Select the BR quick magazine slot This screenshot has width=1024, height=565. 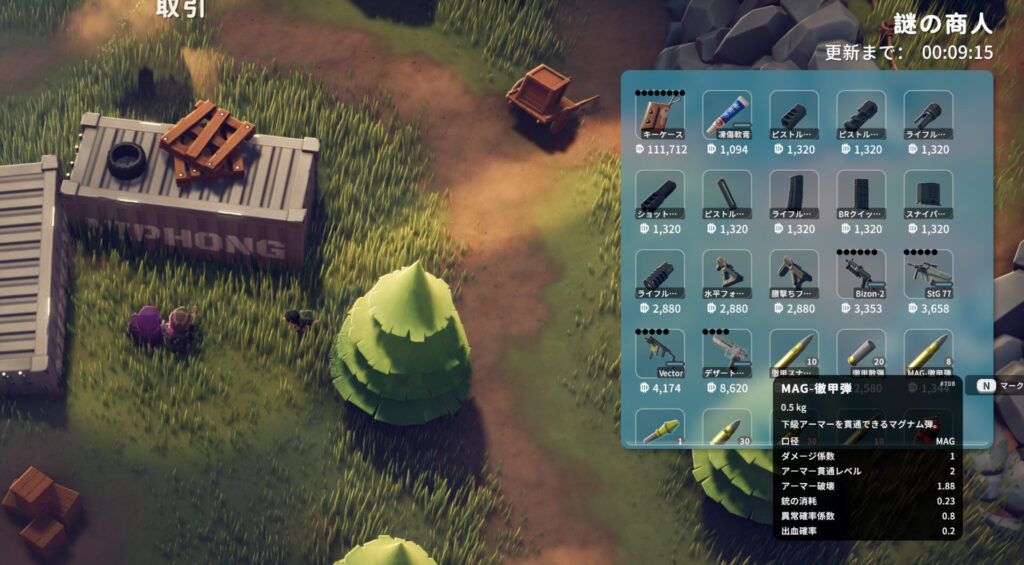(861, 195)
